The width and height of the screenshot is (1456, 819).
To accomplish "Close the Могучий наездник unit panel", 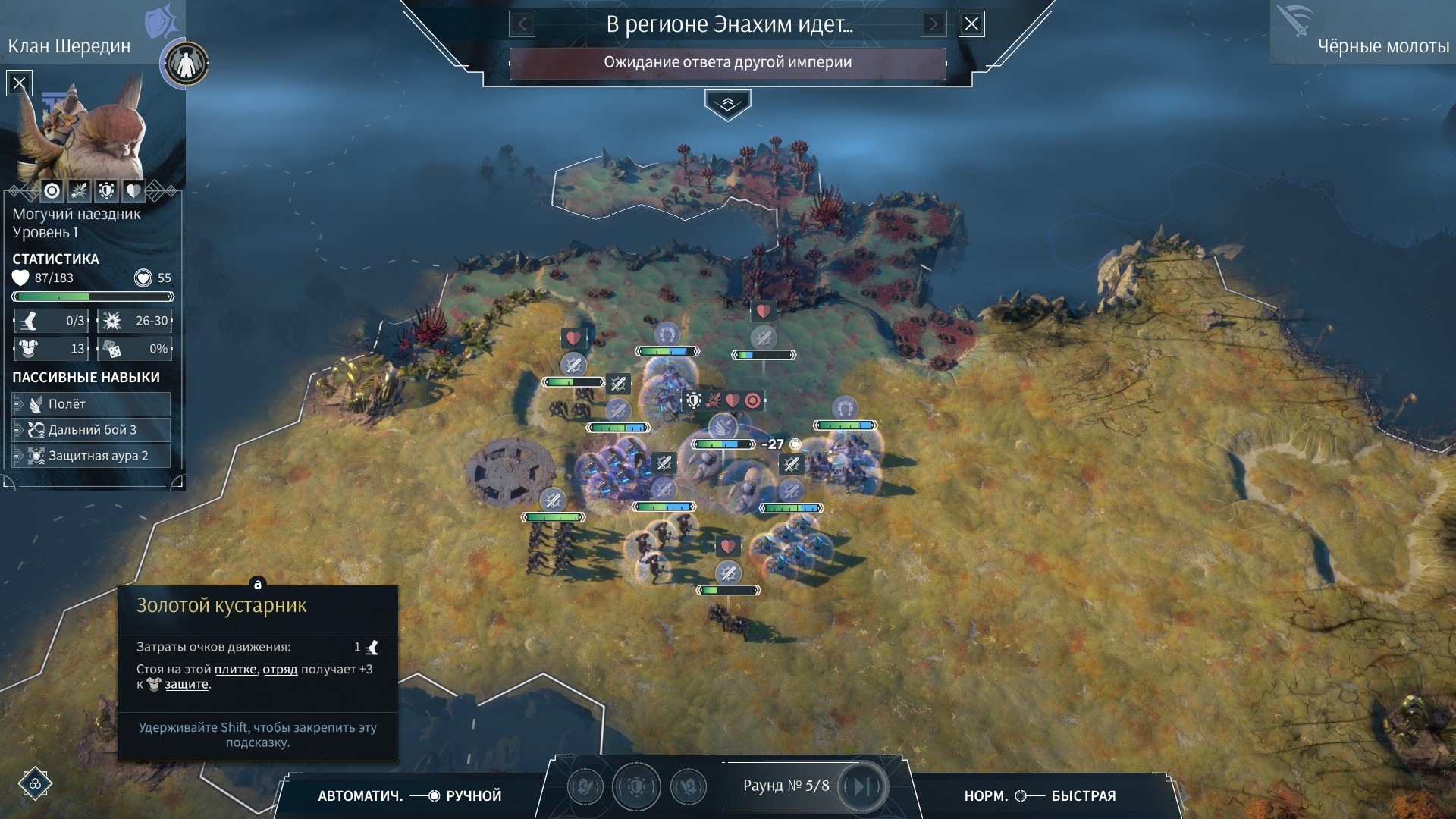I will 19,83.
